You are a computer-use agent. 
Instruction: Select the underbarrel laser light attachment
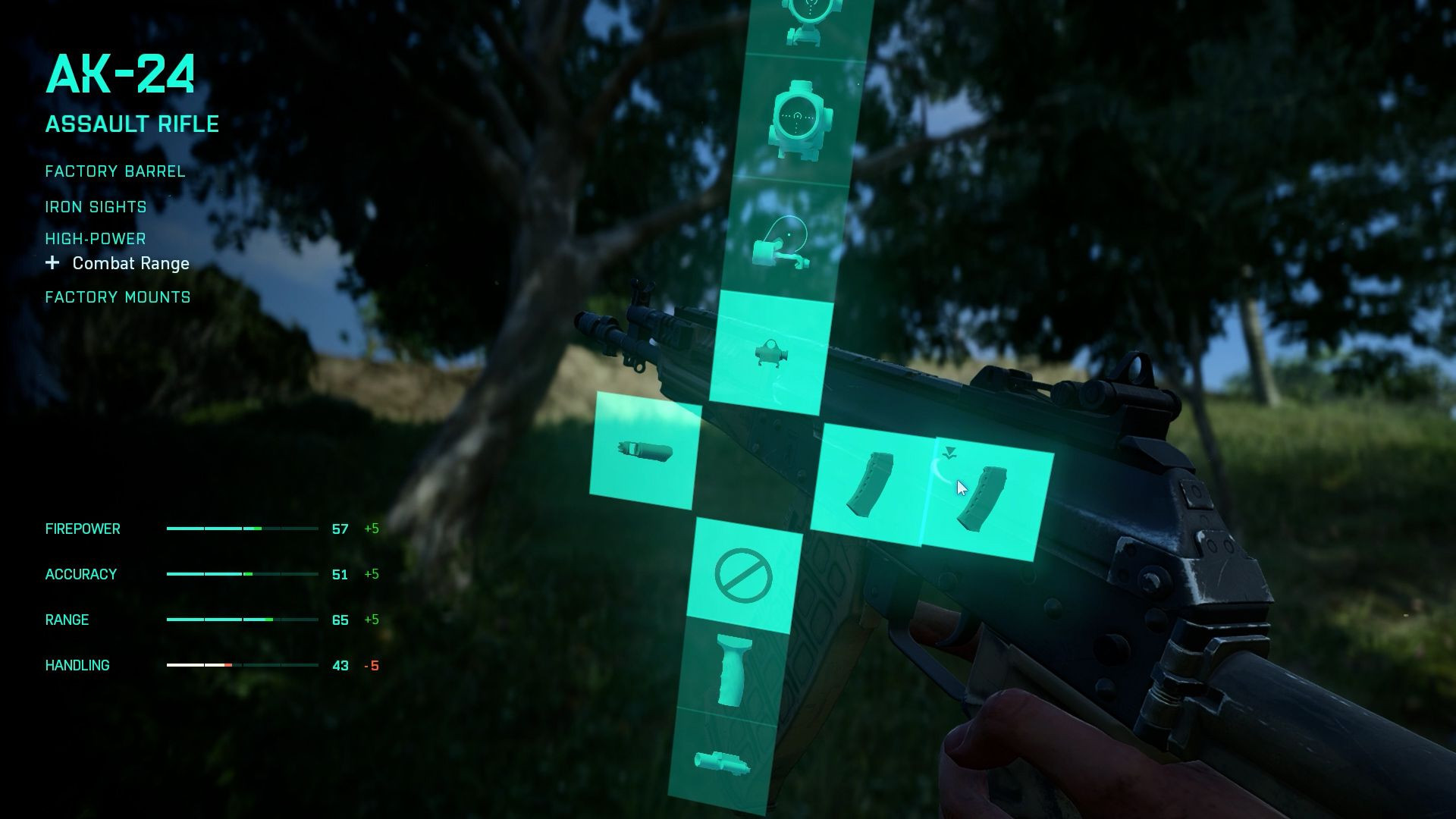coord(722,761)
